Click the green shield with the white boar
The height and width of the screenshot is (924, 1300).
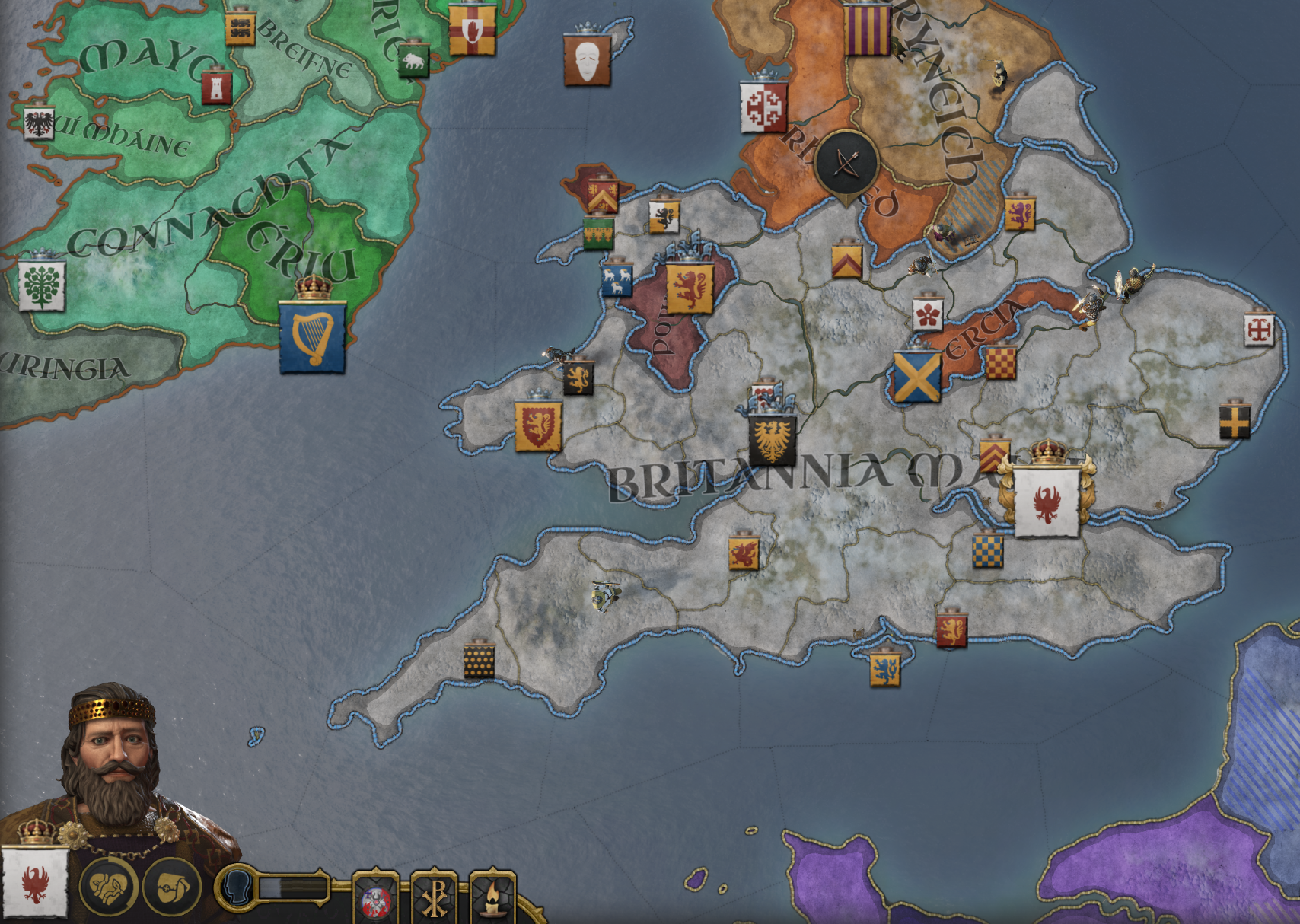pos(413,61)
